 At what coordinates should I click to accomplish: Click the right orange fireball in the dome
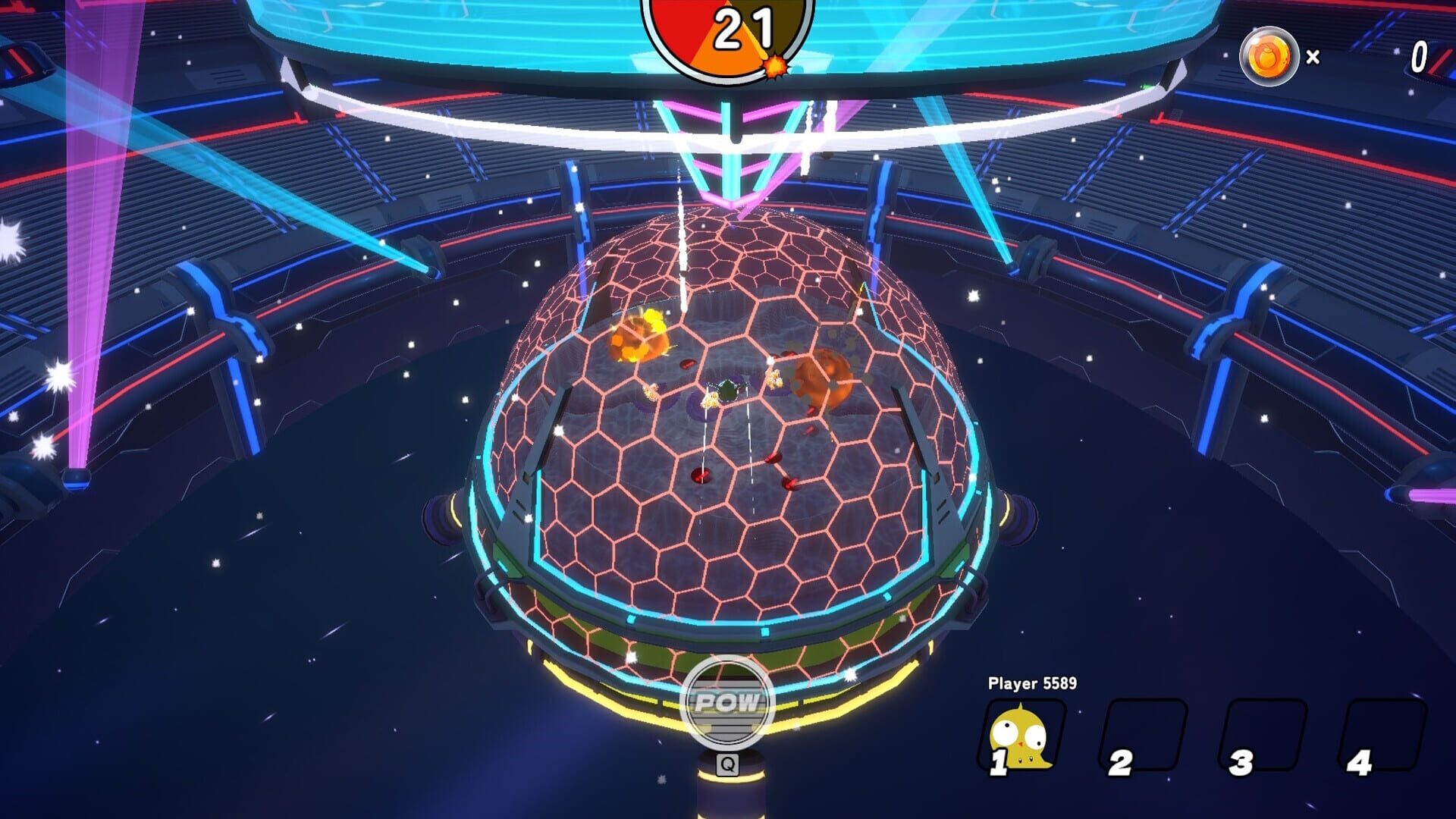tap(824, 378)
